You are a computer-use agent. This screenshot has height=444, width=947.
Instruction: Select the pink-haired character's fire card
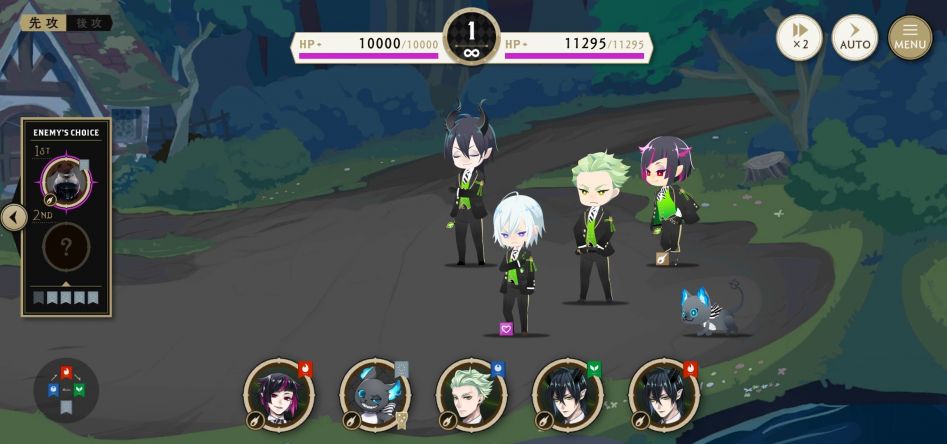coord(278,395)
